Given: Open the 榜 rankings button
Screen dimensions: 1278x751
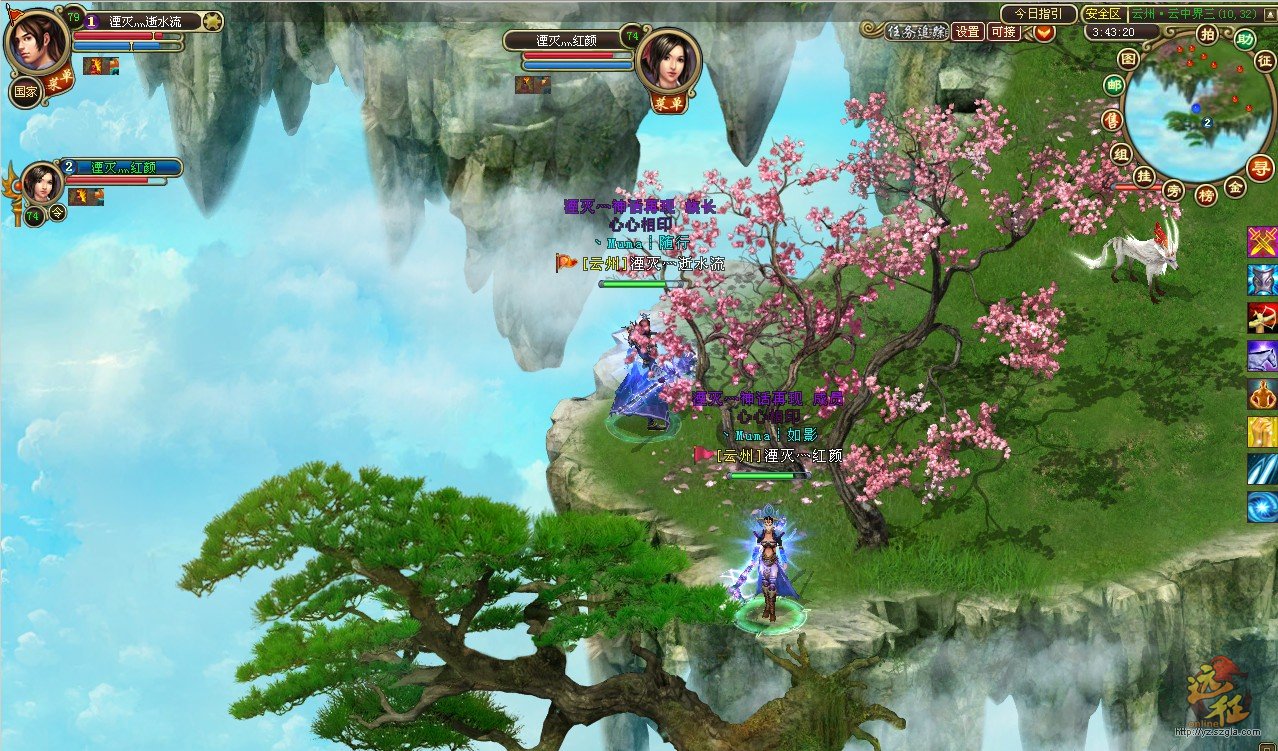Looking at the screenshot, I should (x=1207, y=195).
